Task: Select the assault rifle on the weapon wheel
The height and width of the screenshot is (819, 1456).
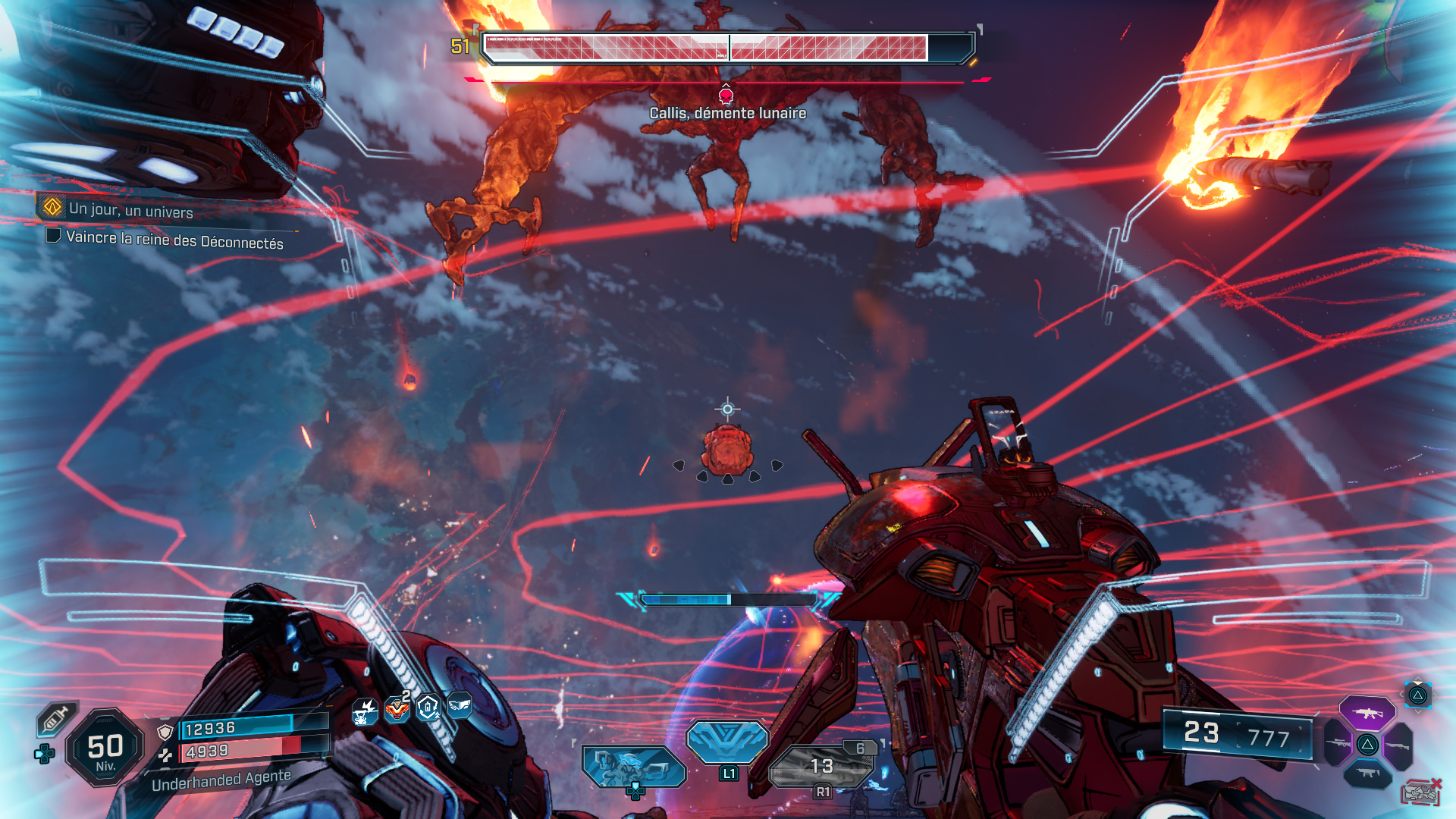Action: point(1369,713)
